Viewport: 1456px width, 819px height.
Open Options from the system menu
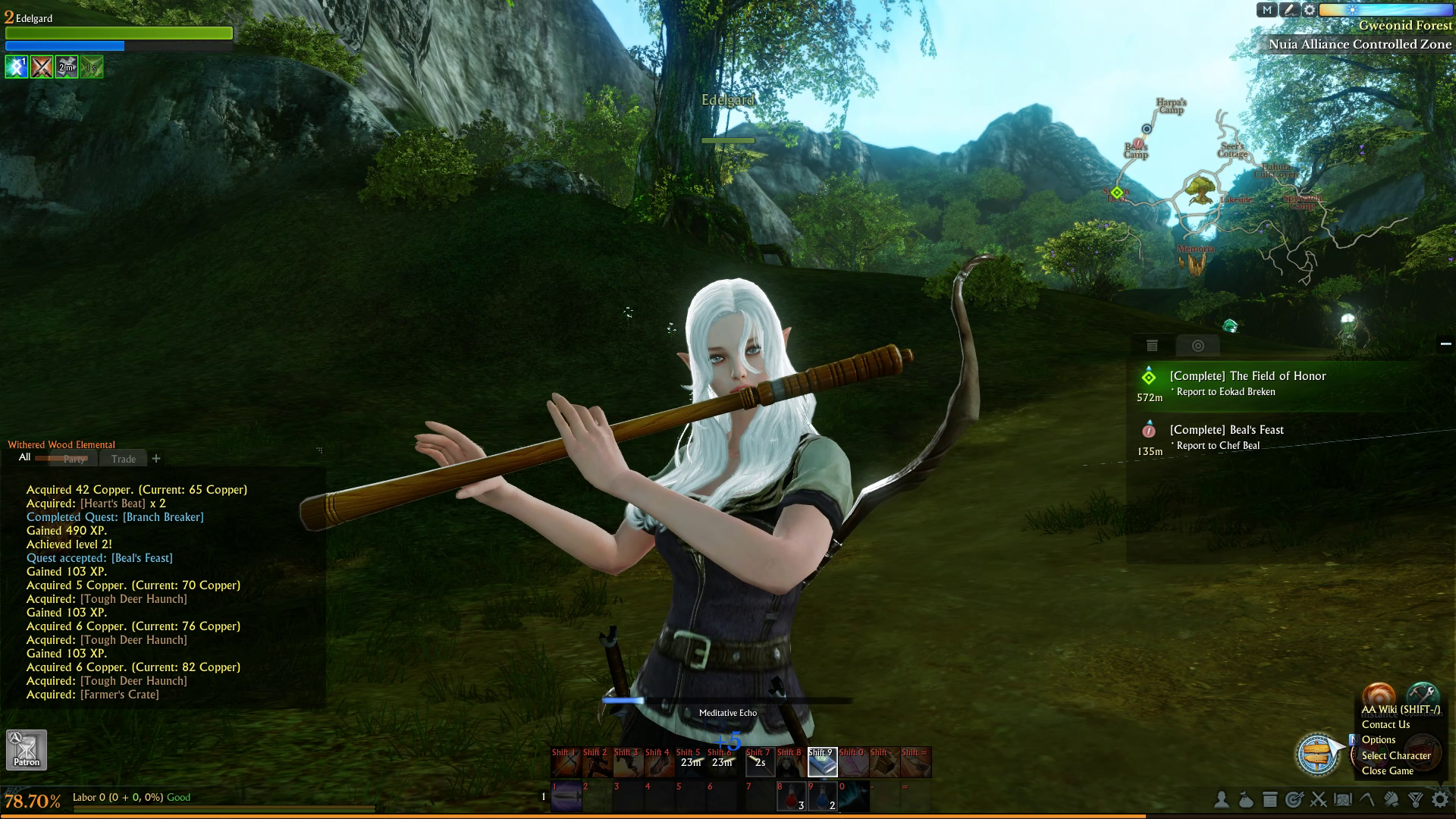point(1378,739)
